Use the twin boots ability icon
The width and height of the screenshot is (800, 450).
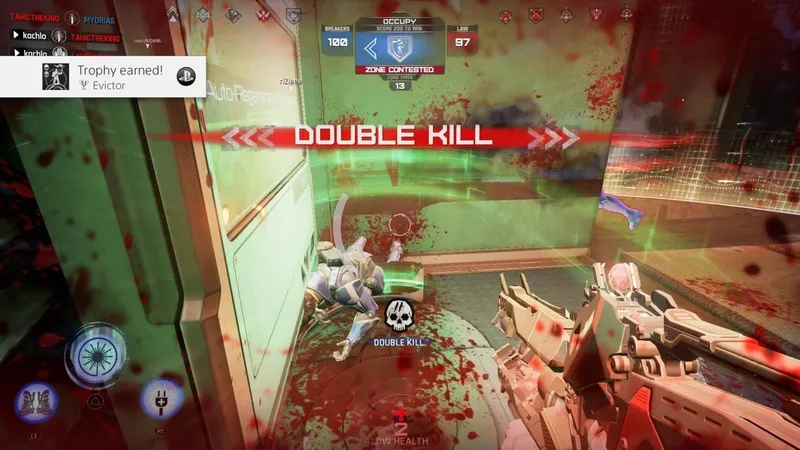[x=37, y=403]
